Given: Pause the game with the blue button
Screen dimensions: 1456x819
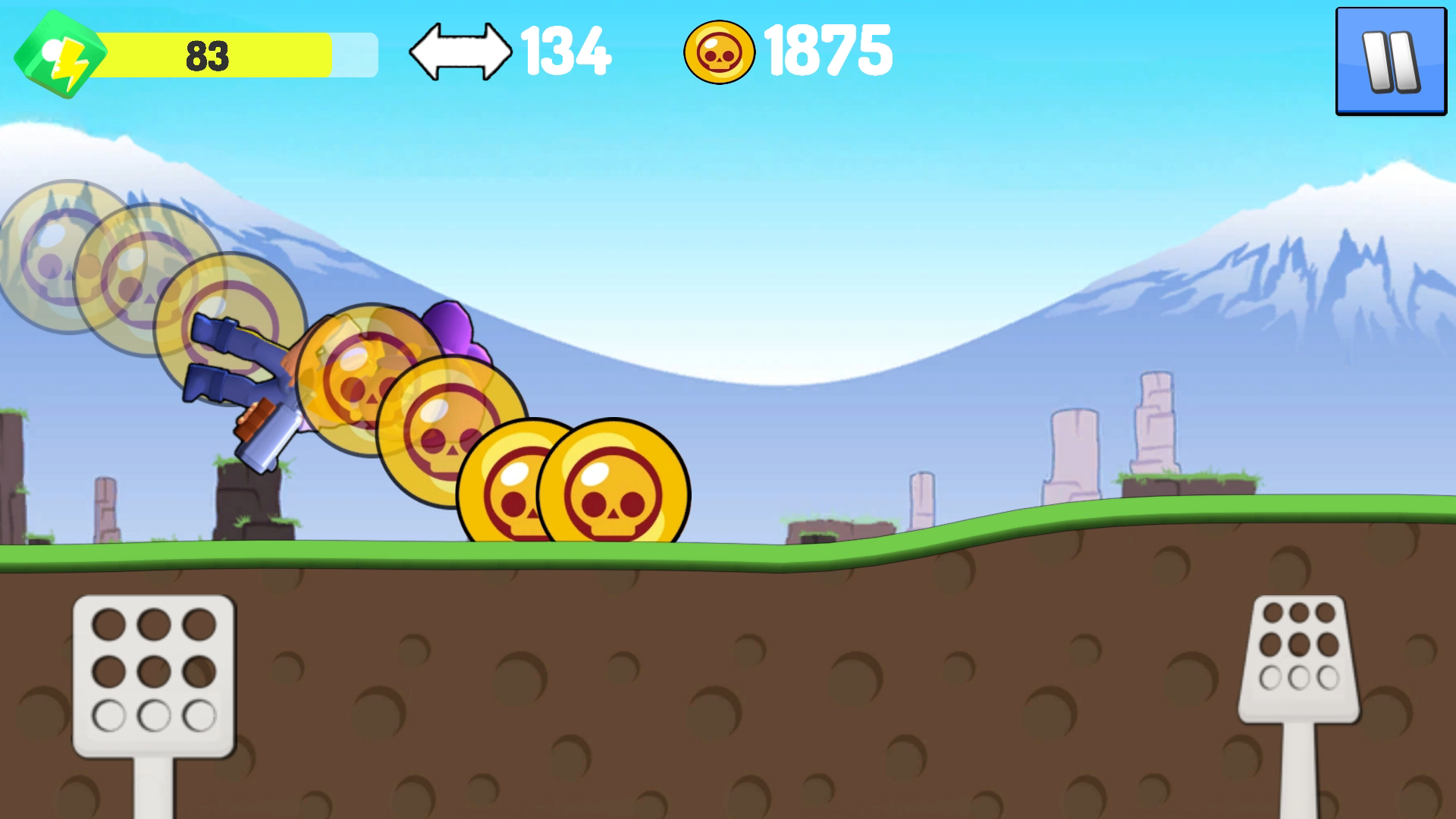Looking at the screenshot, I should click(1391, 61).
